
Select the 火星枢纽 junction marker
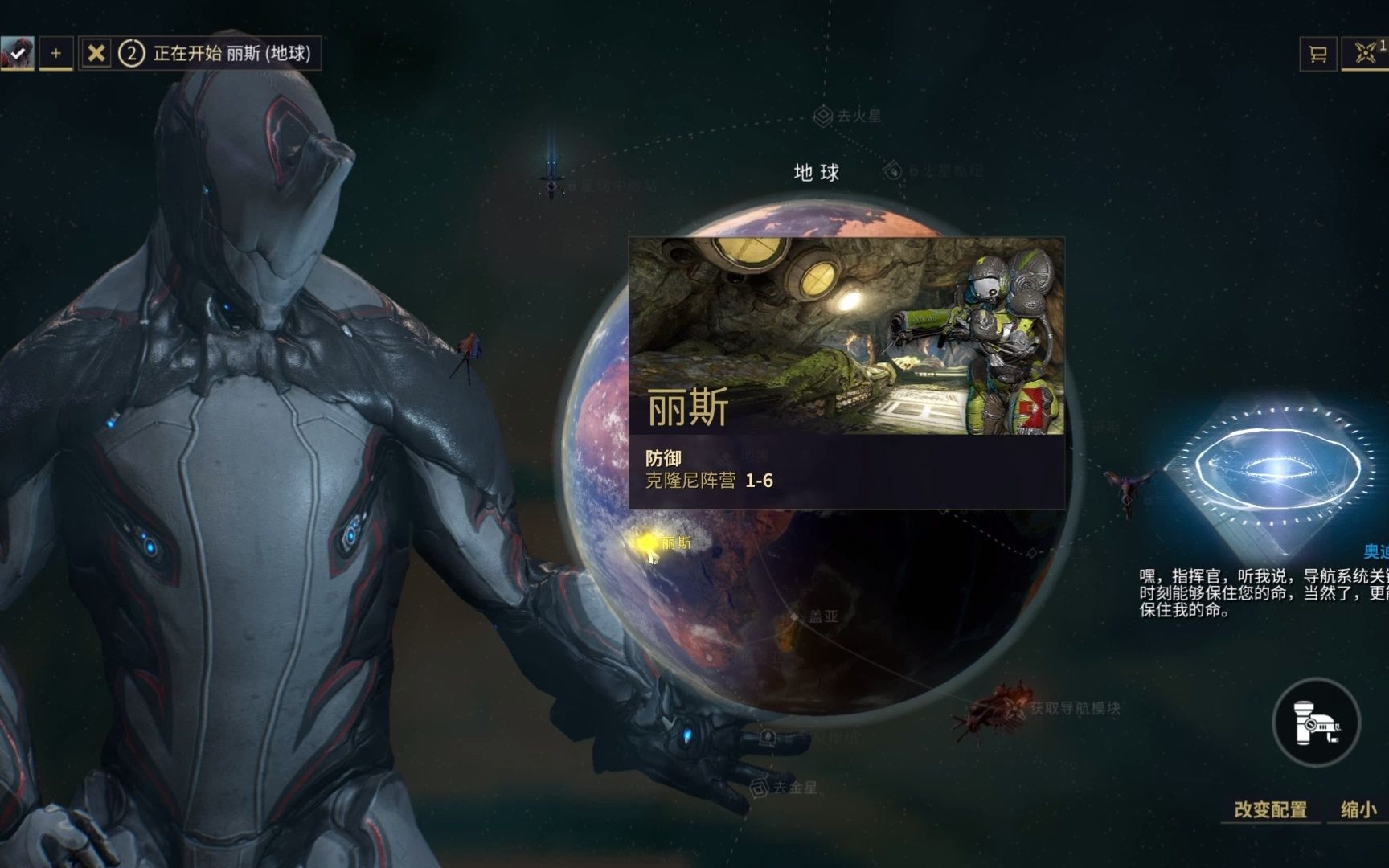tap(891, 170)
